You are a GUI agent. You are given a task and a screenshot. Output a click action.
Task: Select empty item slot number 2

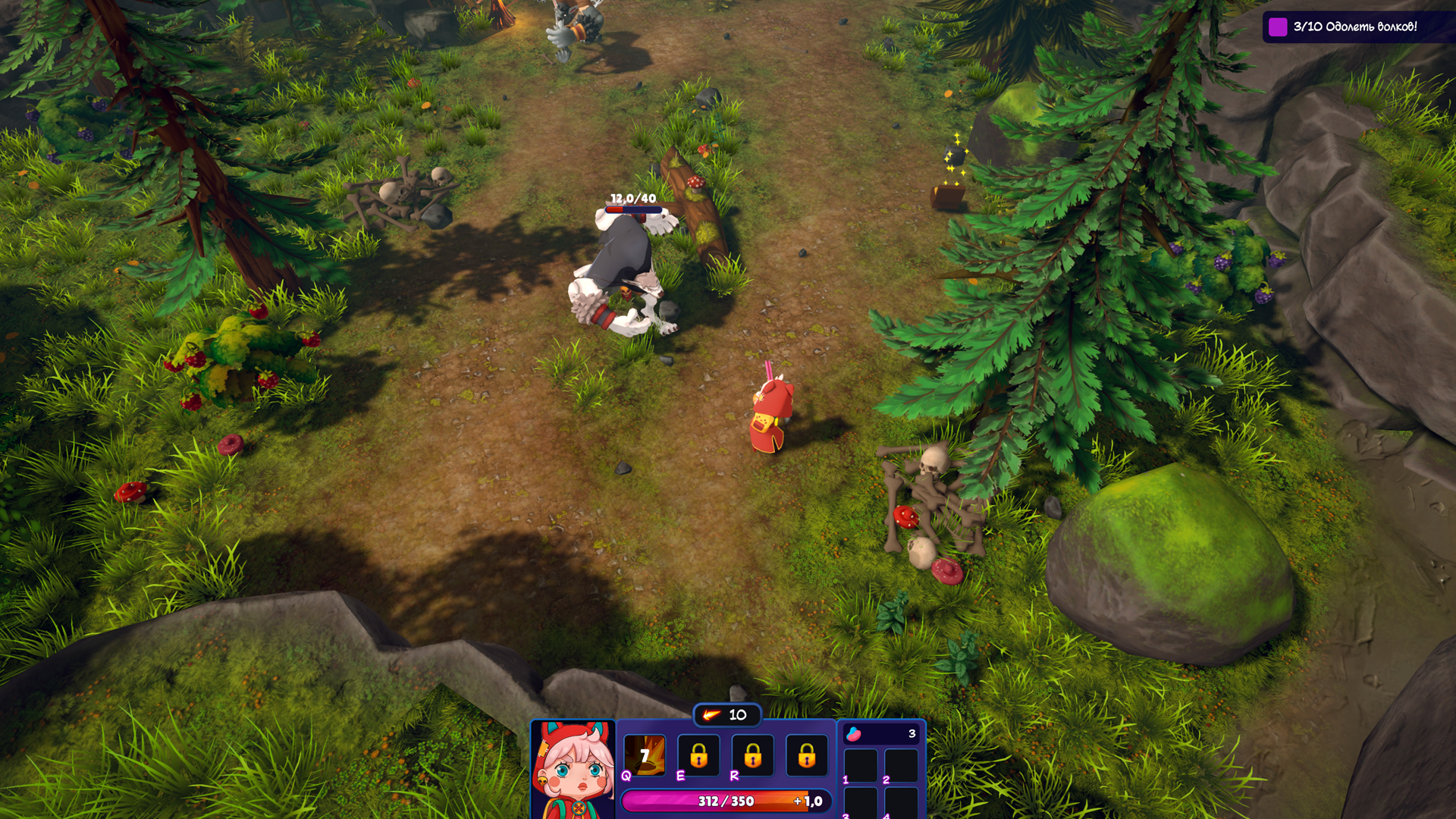coord(901,764)
